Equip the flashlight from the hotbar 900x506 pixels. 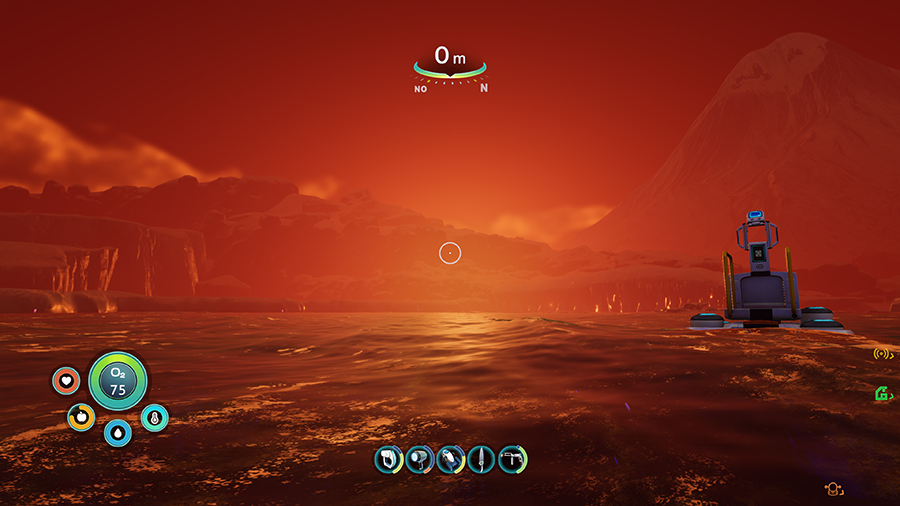point(419,459)
